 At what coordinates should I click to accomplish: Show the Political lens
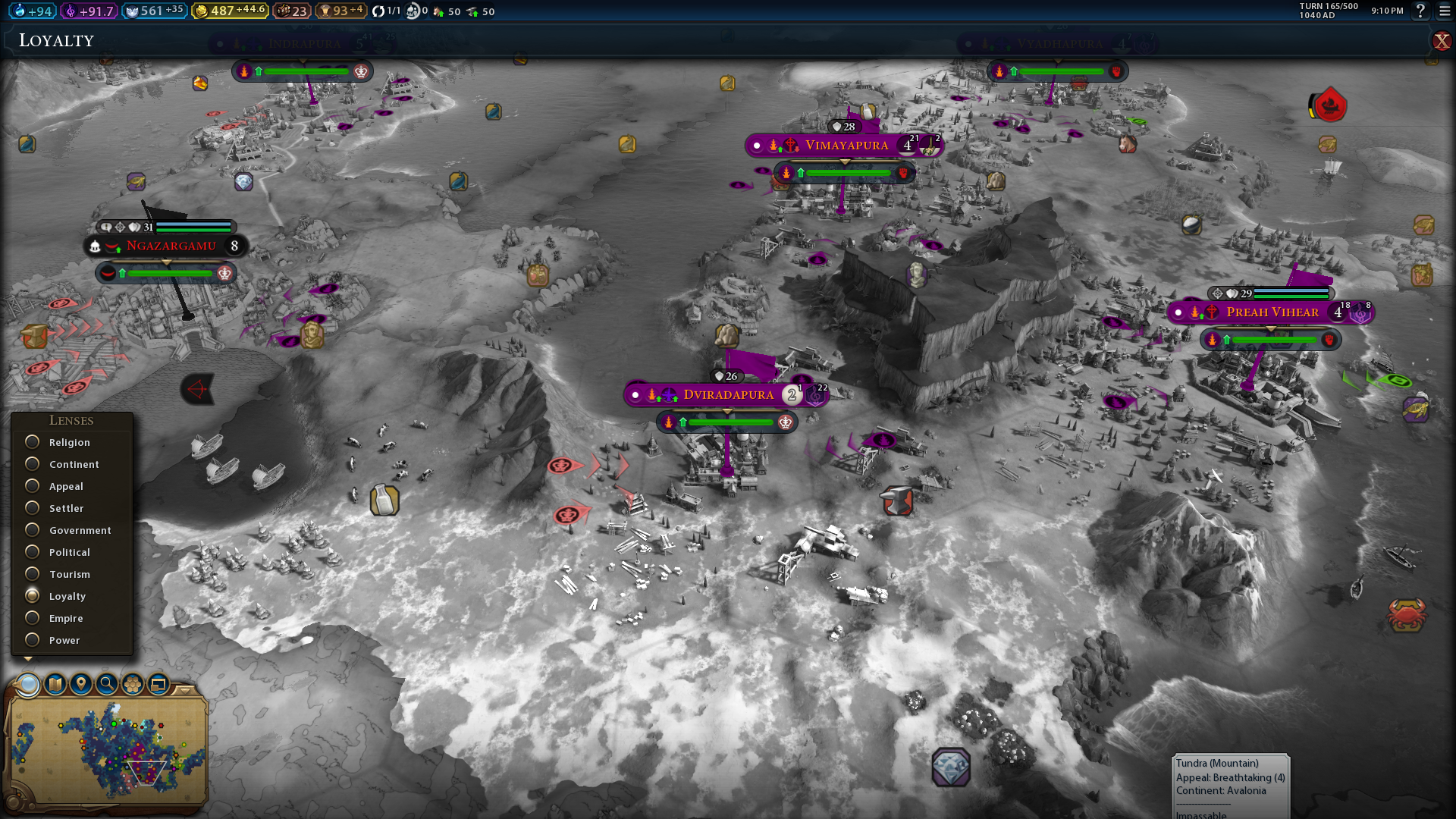point(33,552)
